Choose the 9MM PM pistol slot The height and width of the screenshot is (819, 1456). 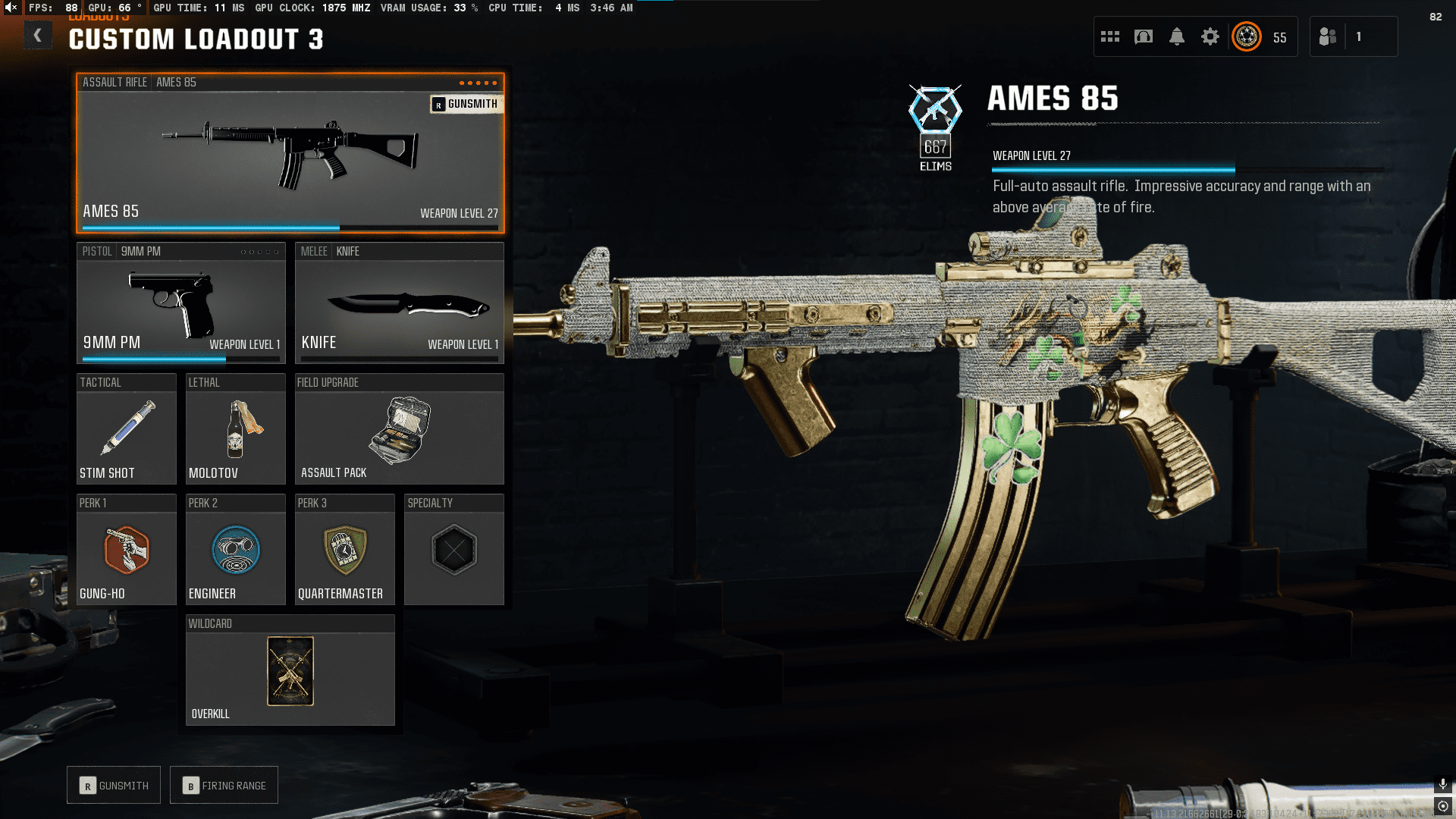point(180,303)
